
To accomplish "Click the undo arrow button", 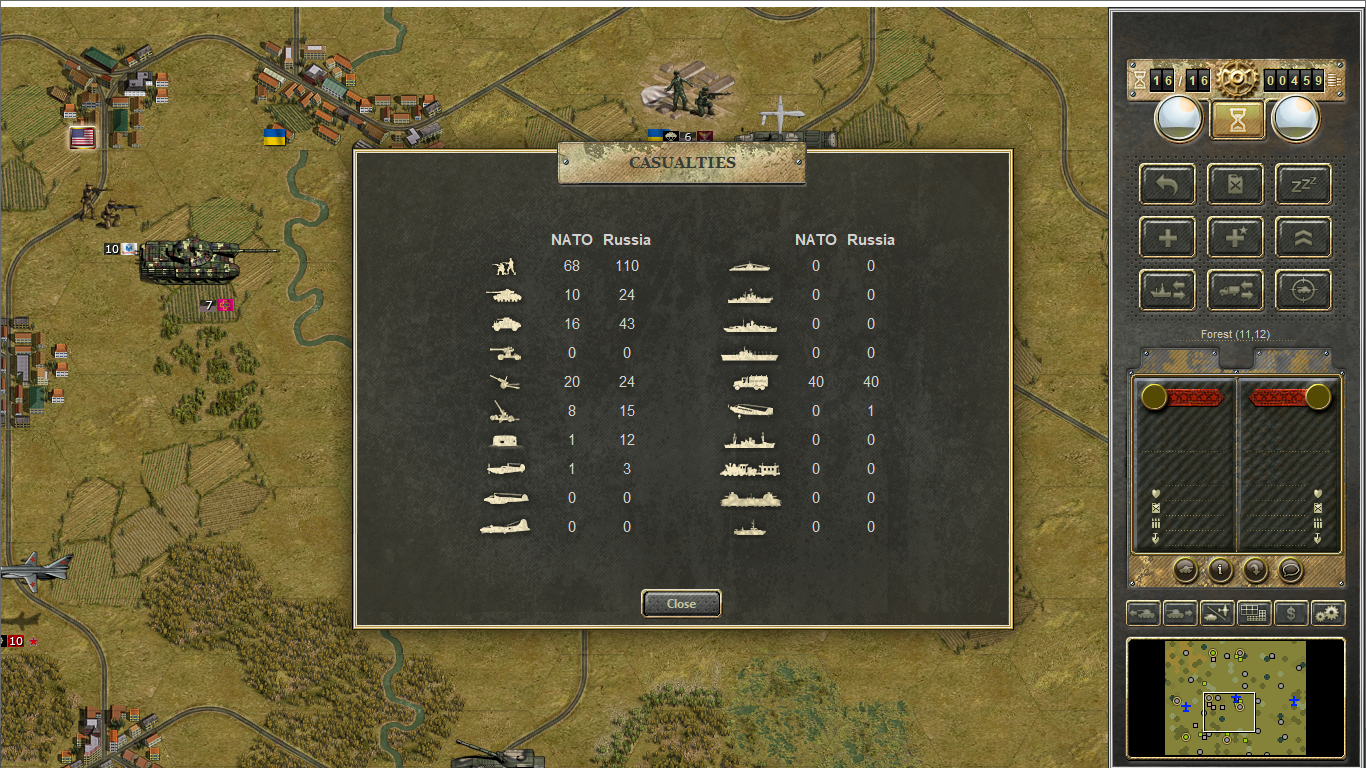I will coord(1168,184).
